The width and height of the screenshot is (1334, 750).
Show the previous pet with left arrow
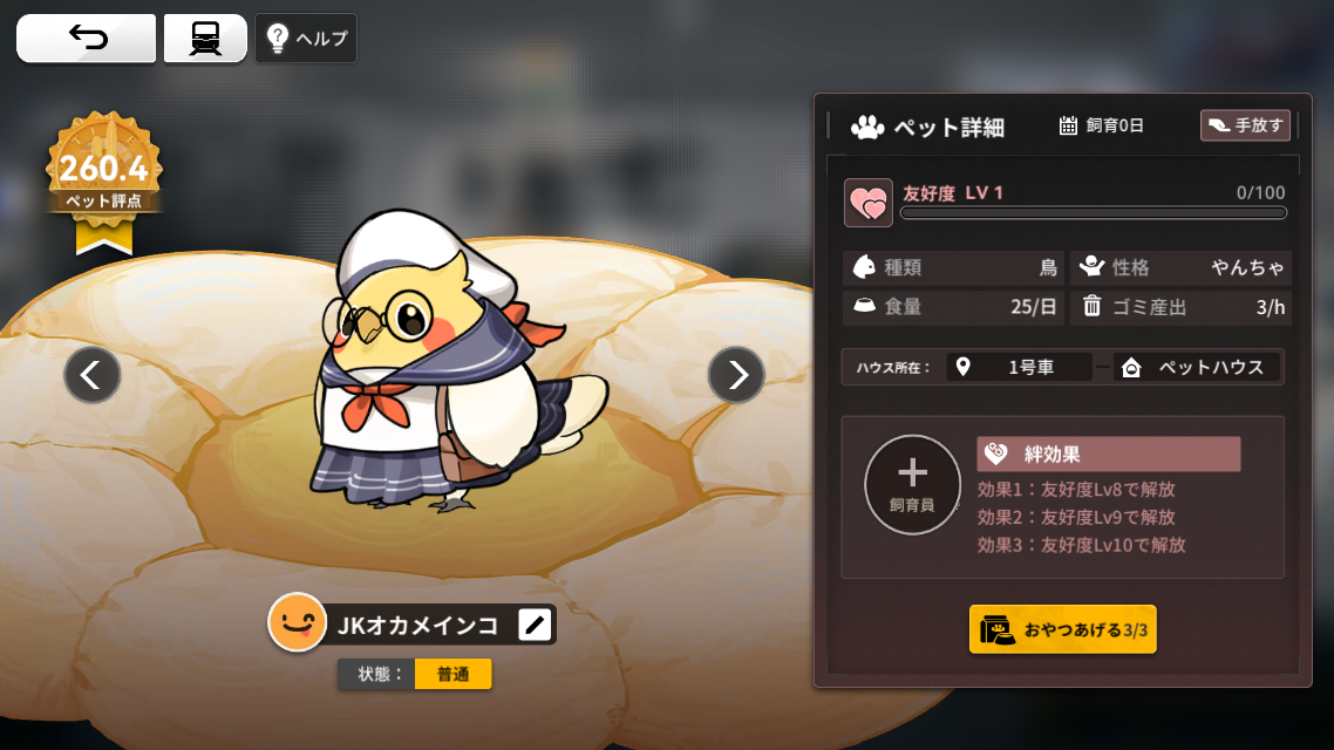click(92, 375)
